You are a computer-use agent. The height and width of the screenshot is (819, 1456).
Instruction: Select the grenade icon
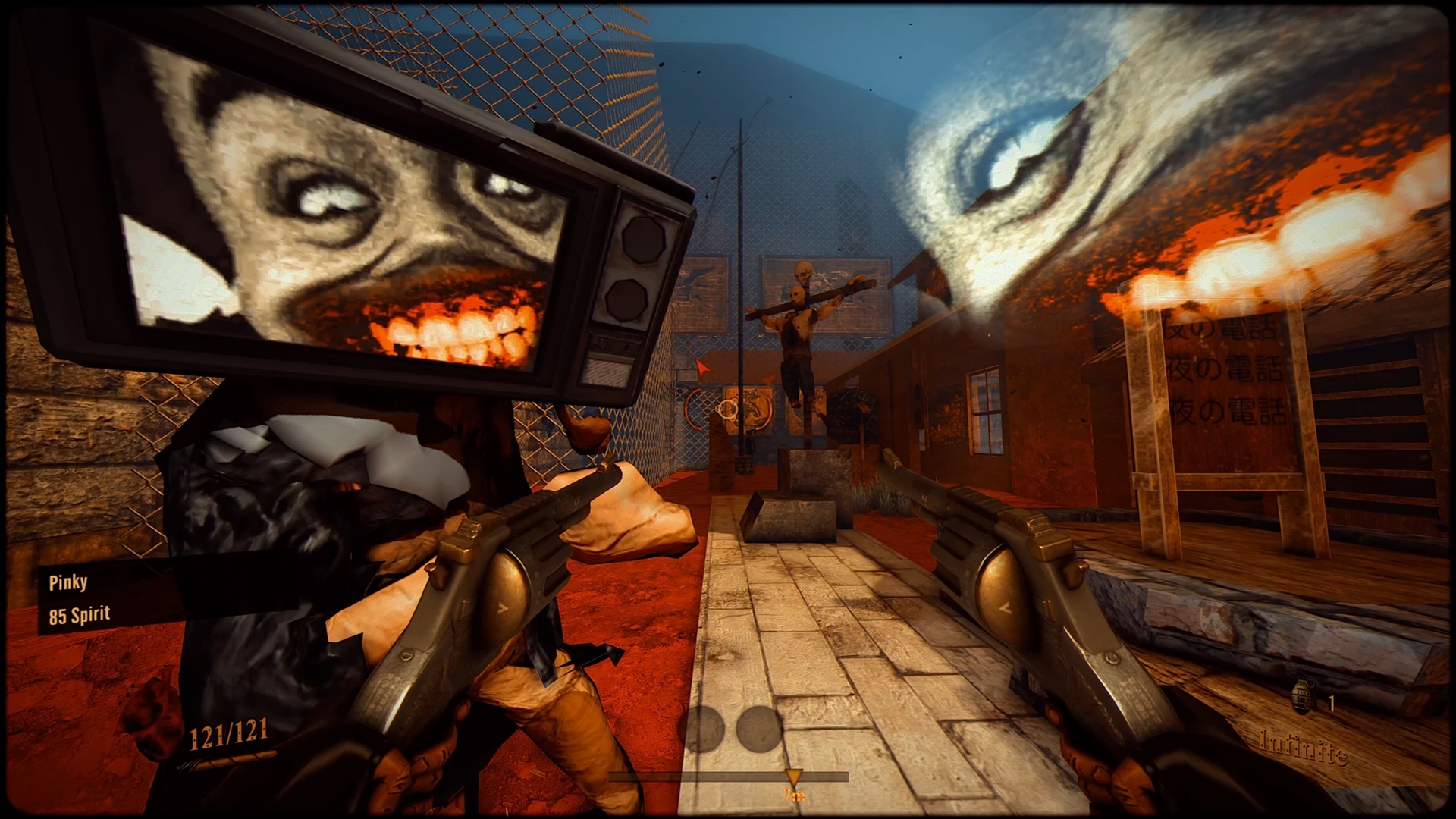point(1301,698)
